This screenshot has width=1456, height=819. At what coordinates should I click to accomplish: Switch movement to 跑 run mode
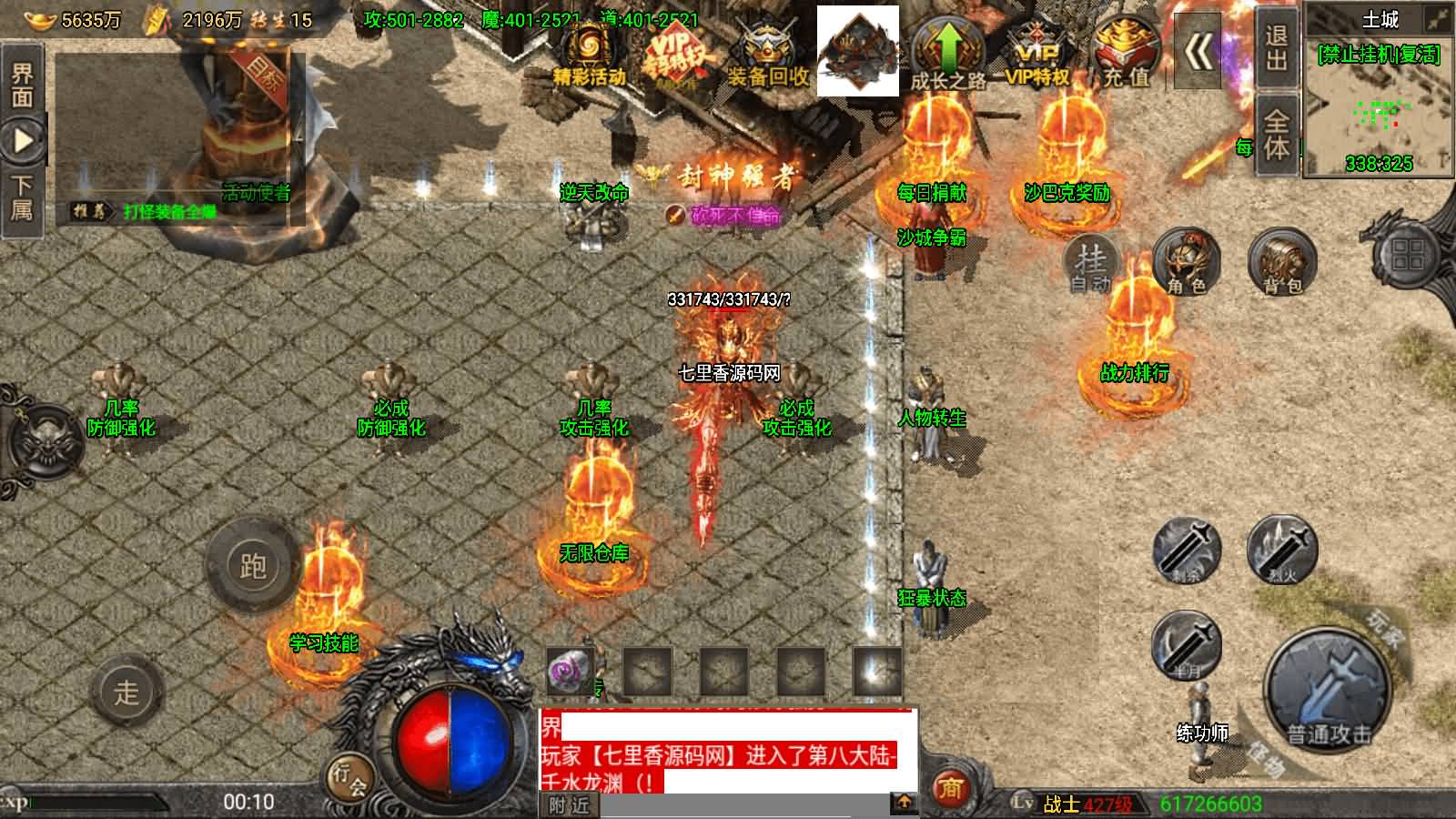(252, 566)
